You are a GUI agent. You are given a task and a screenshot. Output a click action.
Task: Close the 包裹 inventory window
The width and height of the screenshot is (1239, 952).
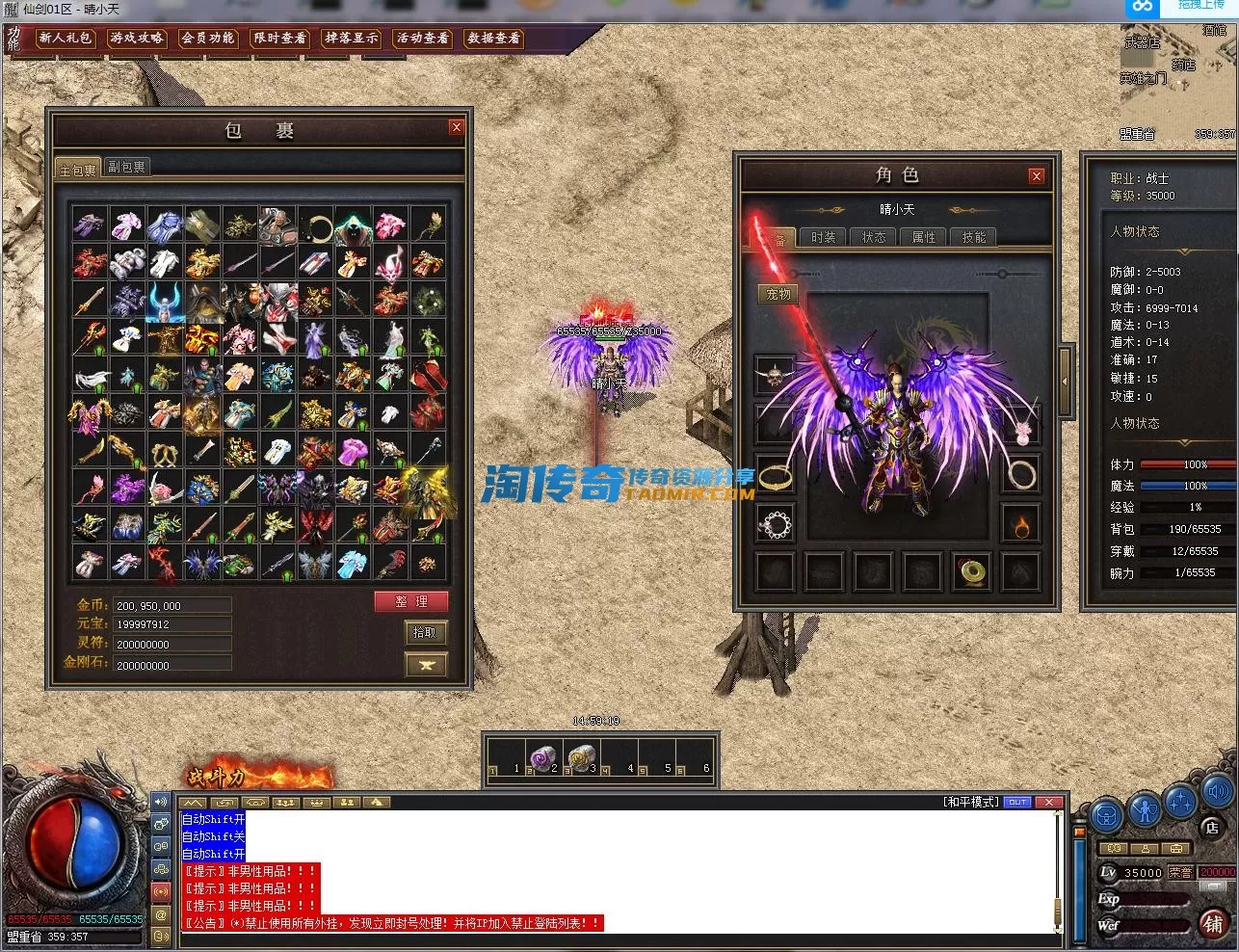click(x=457, y=127)
